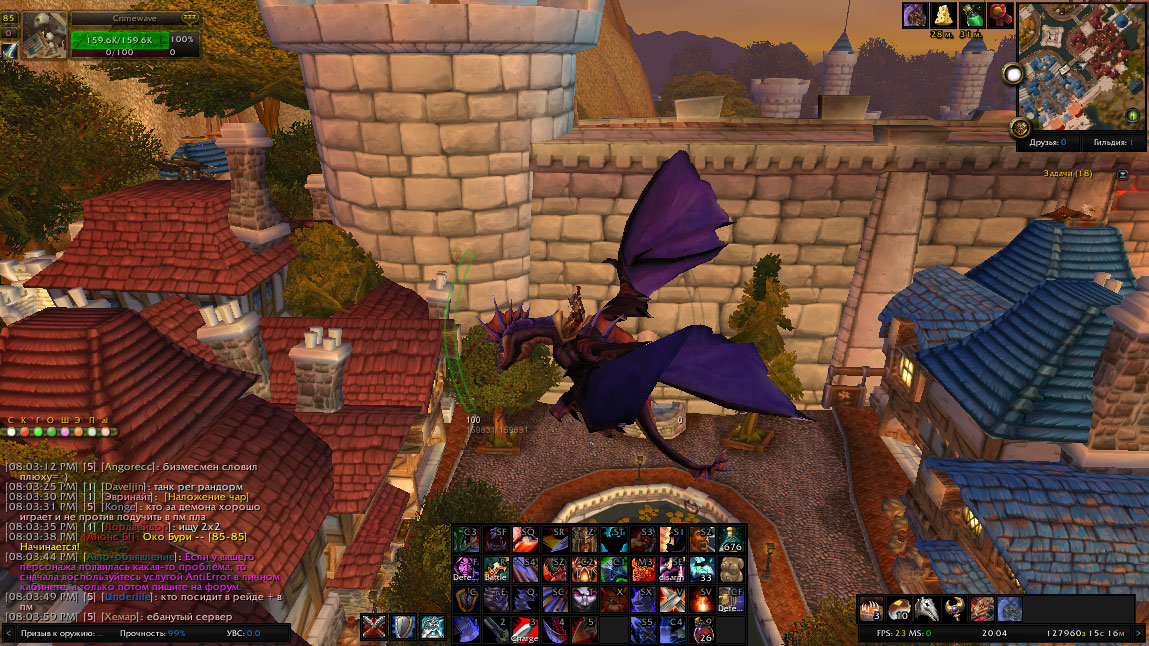
Task: Expand the arrow button beside gold display
Action: pos(1139,634)
